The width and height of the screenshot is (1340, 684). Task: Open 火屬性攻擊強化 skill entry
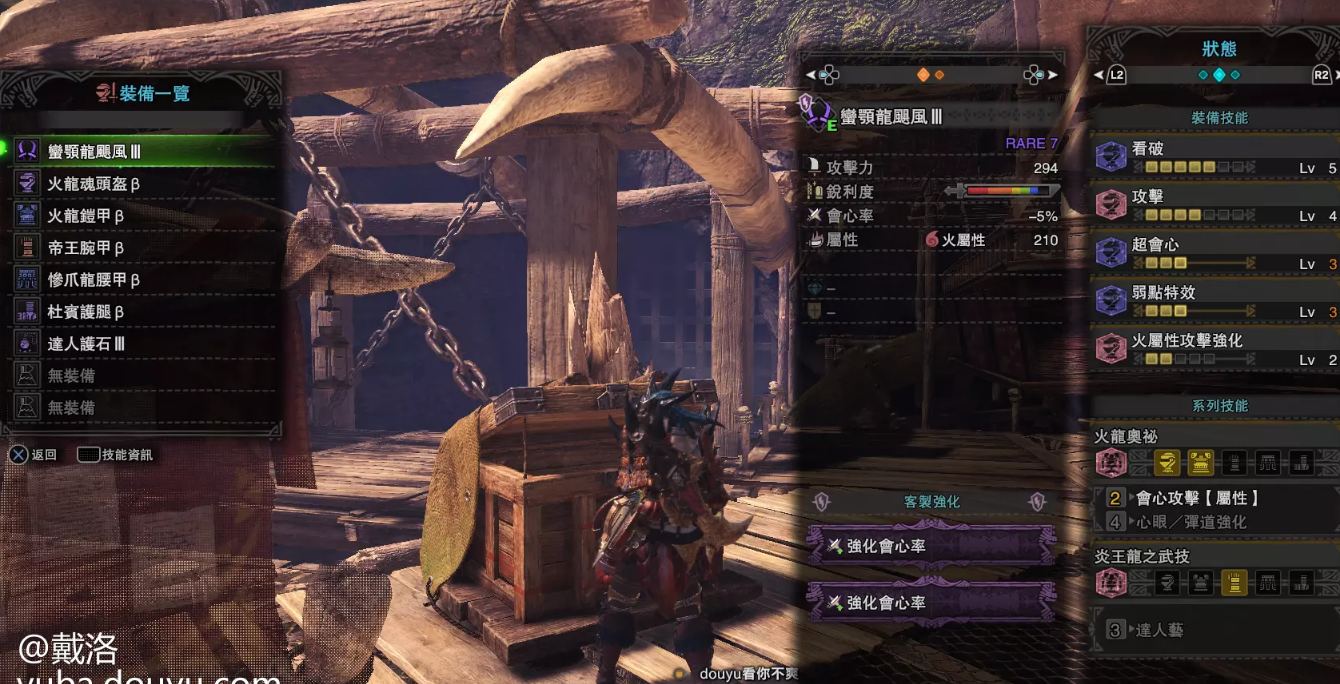point(1215,349)
